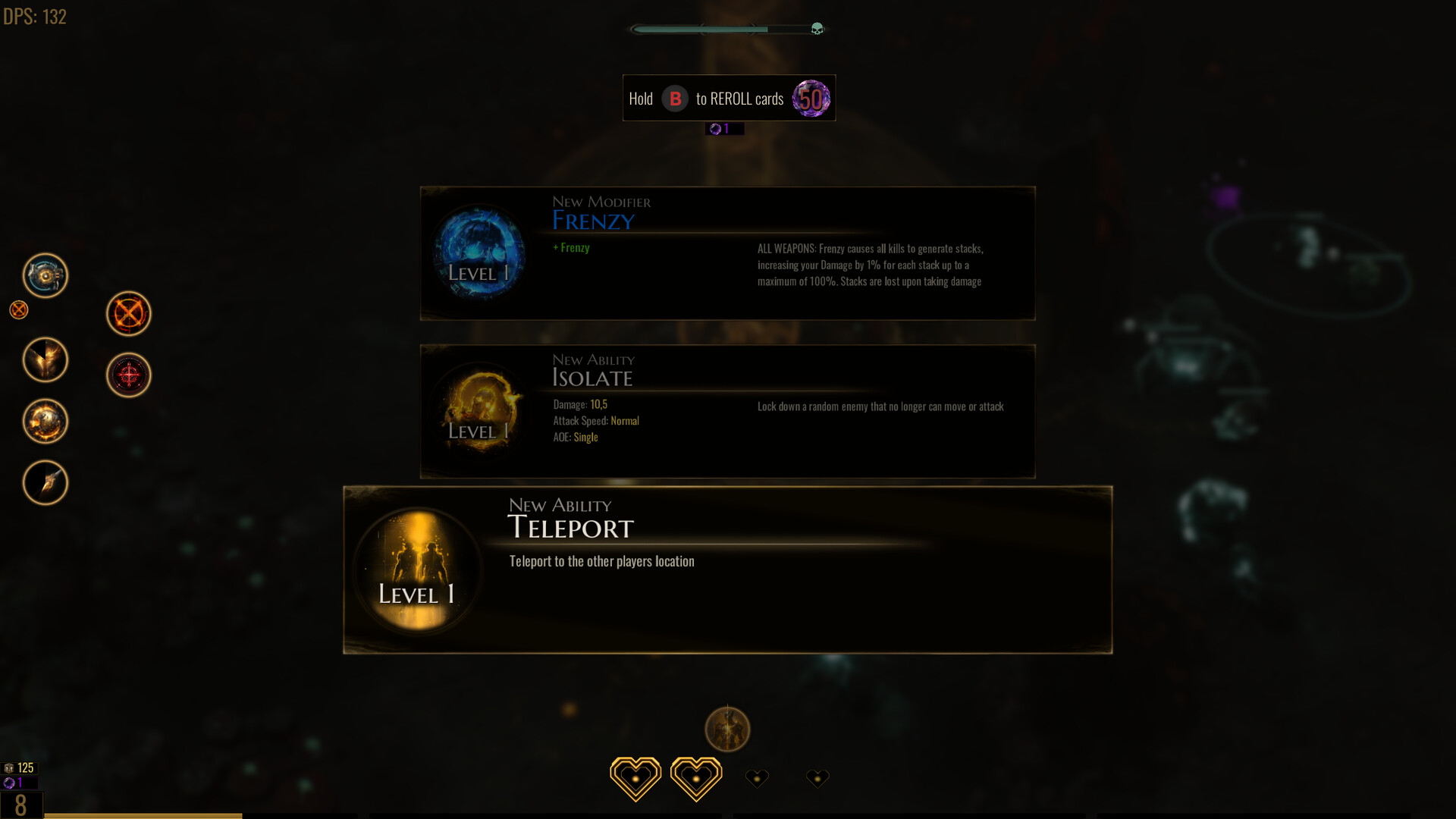
Task: Click the loot crate icon next to 125
Action: (x=10, y=767)
